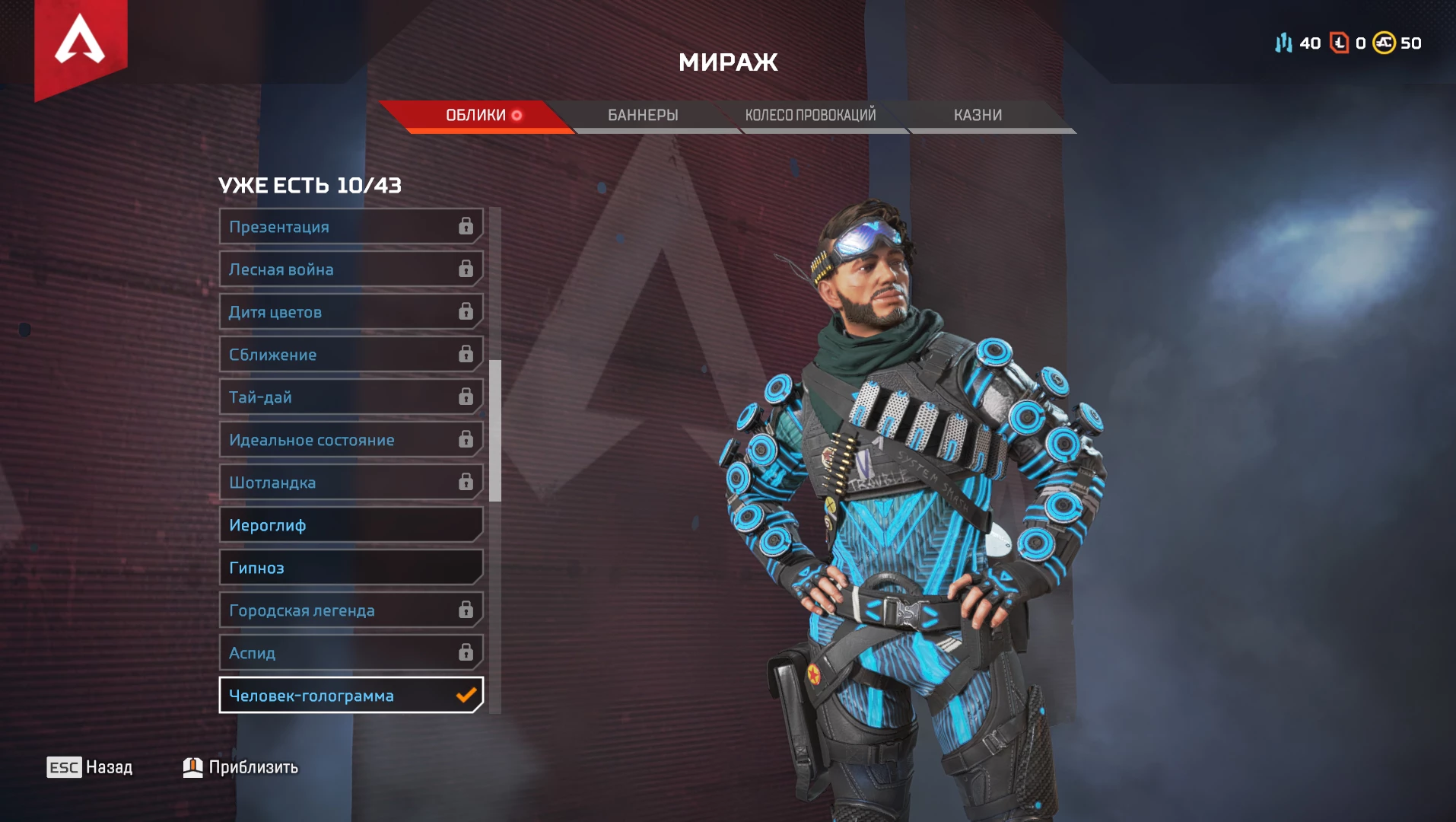
Task: Click the equipped Человек-голограмма skin
Action: pyautogui.click(x=351, y=696)
